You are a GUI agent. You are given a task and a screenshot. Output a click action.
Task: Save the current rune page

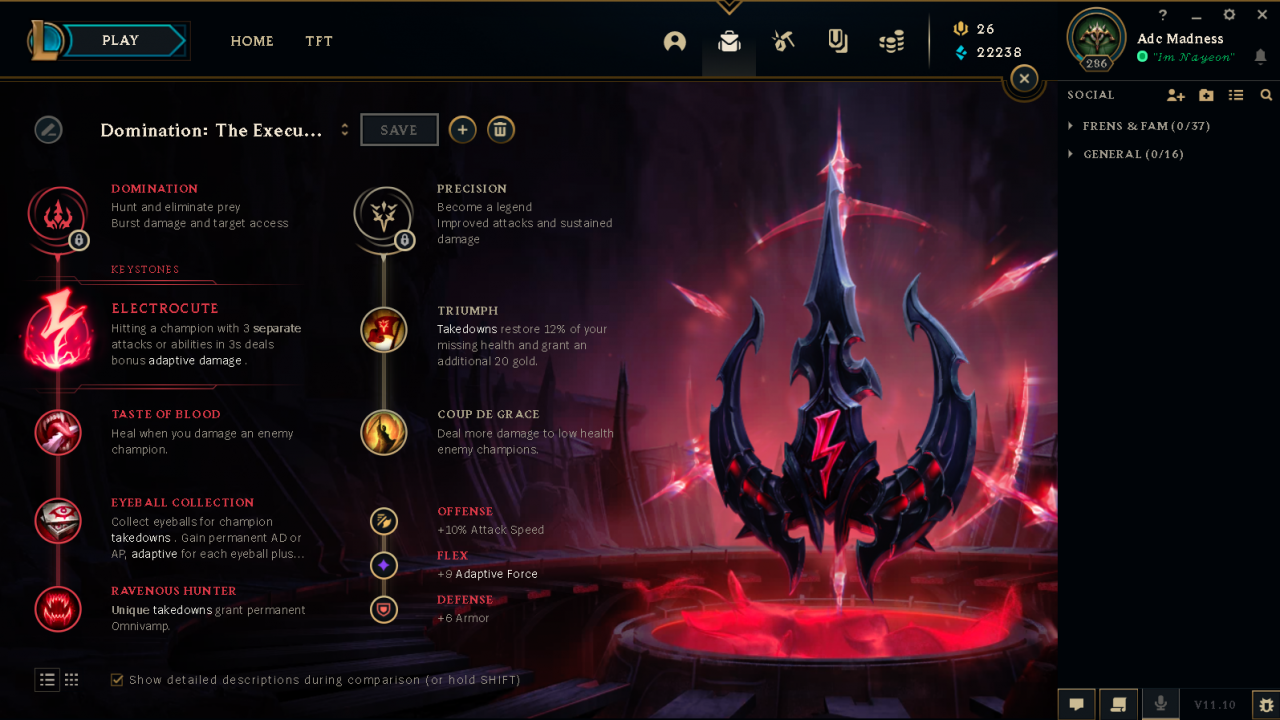(x=399, y=129)
